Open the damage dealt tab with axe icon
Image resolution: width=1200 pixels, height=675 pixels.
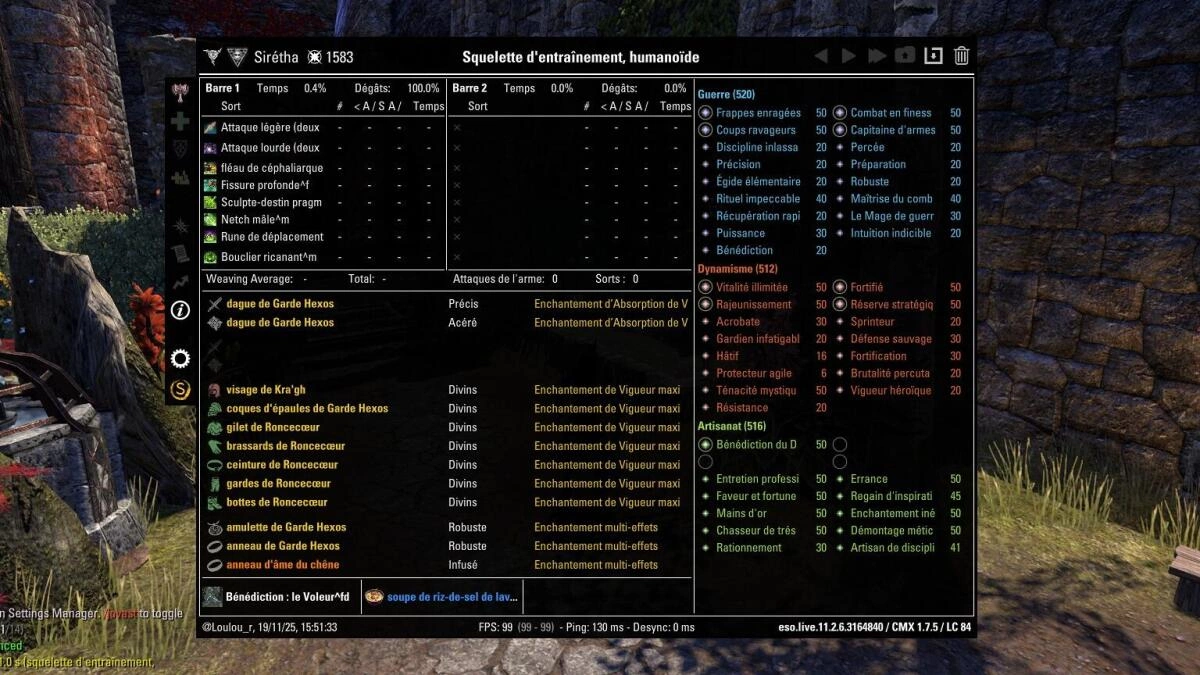tap(180, 92)
